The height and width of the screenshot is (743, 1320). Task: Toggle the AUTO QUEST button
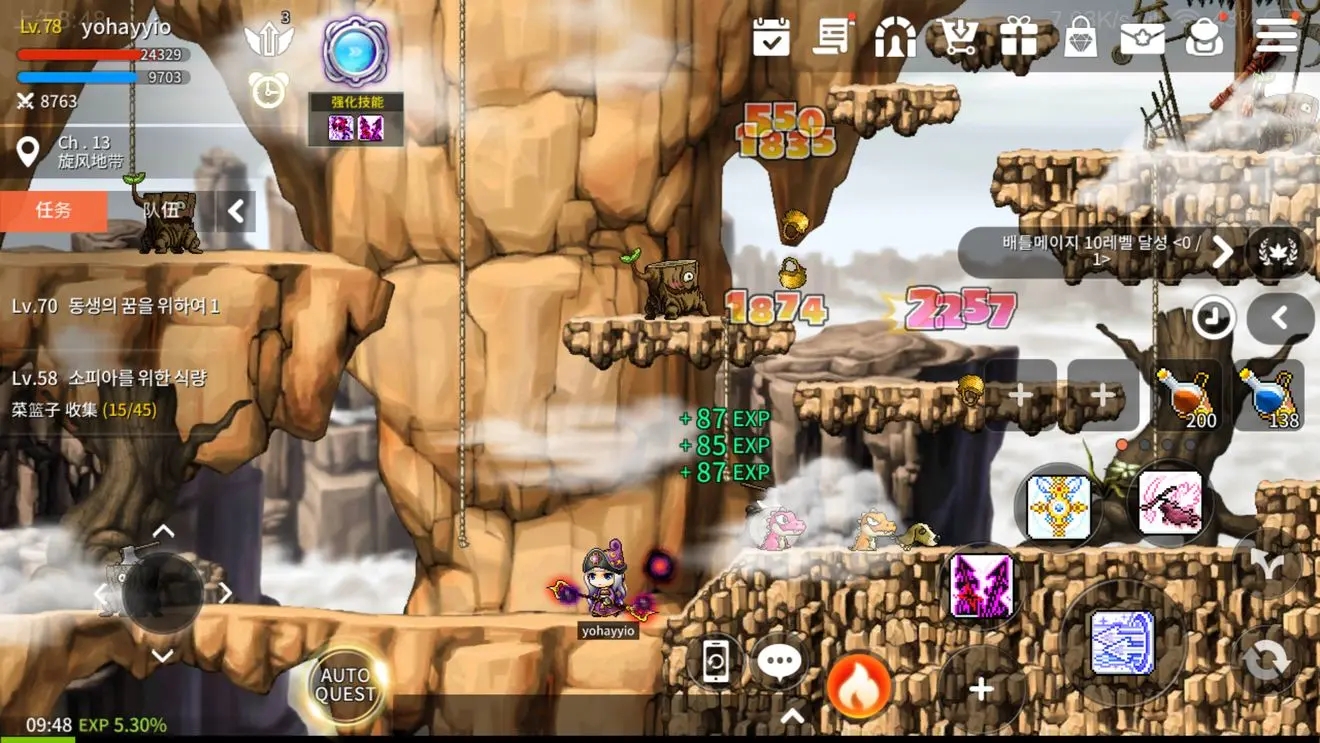click(346, 685)
